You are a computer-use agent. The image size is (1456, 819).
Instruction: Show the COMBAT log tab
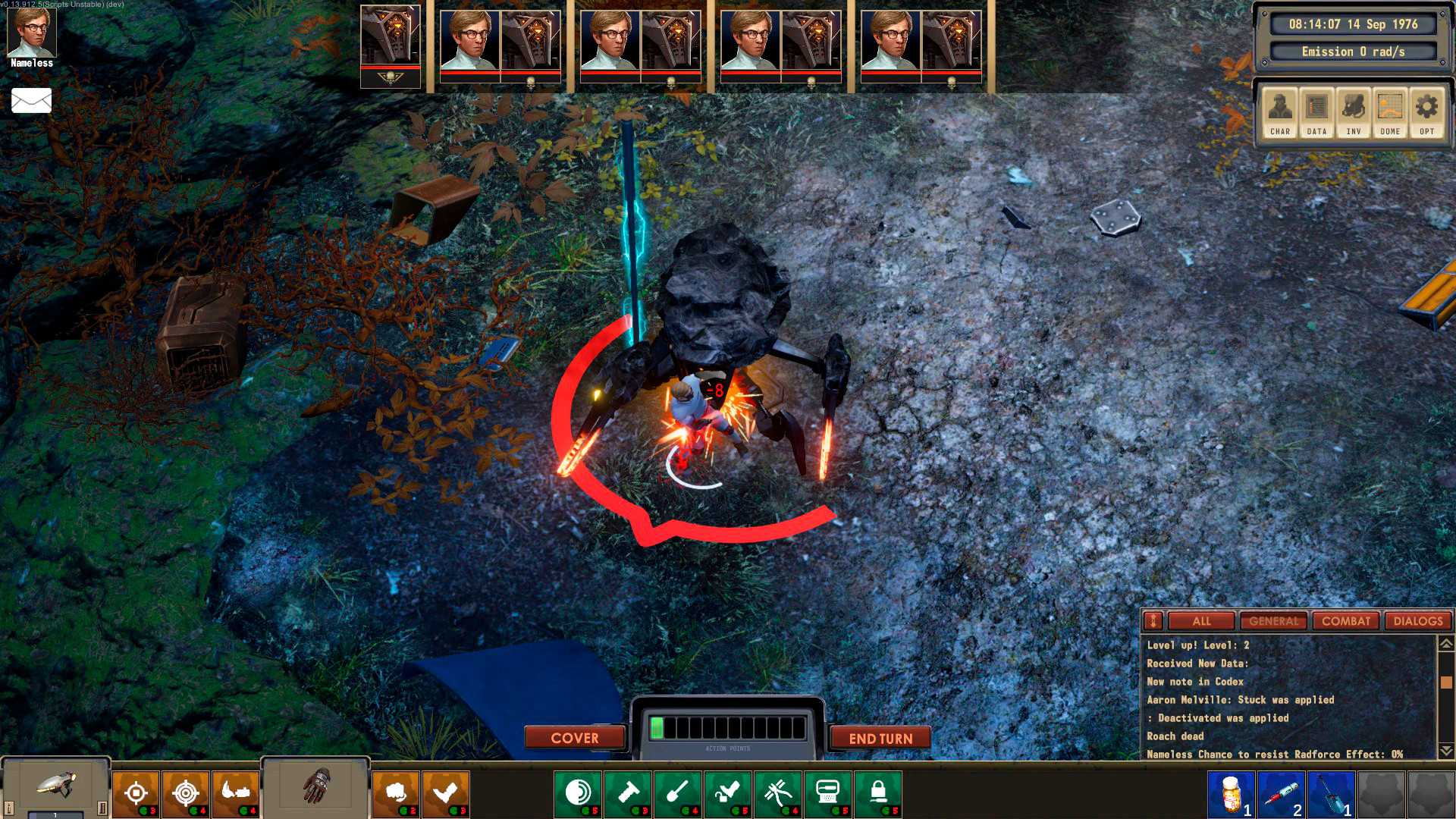(1346, 621)
